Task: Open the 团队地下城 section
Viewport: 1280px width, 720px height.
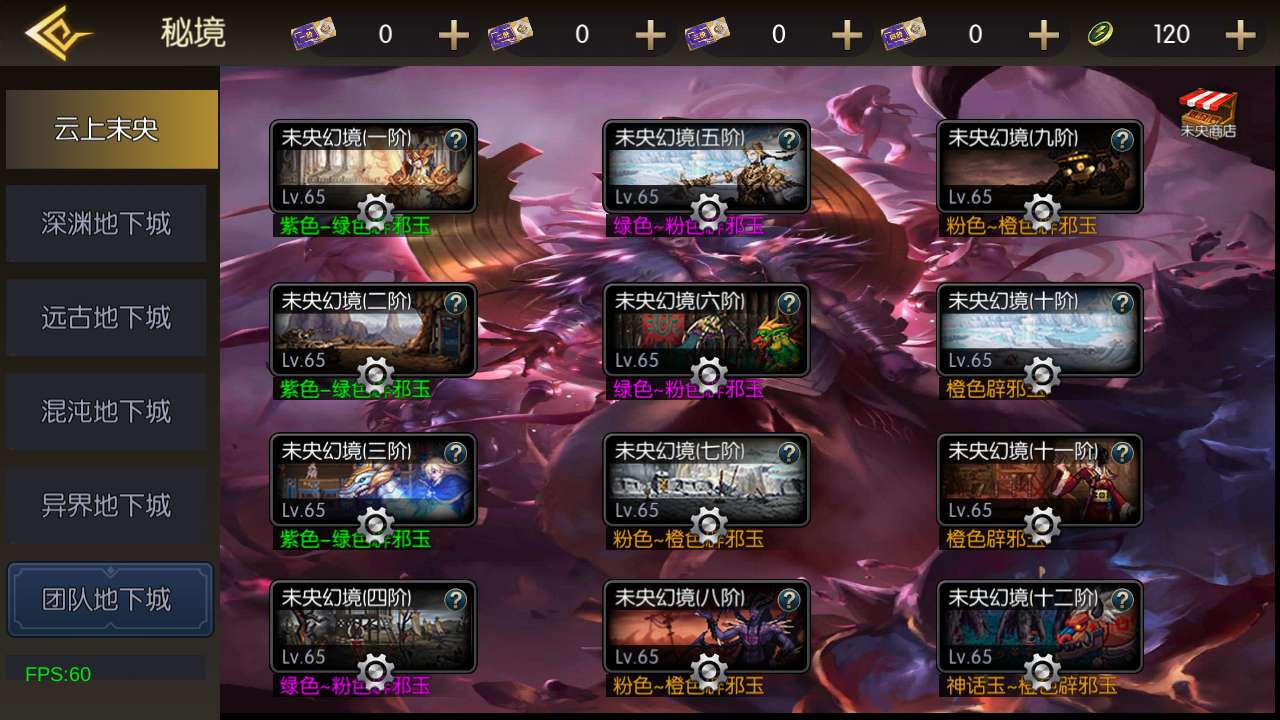Action: click(x=110, y=599)
